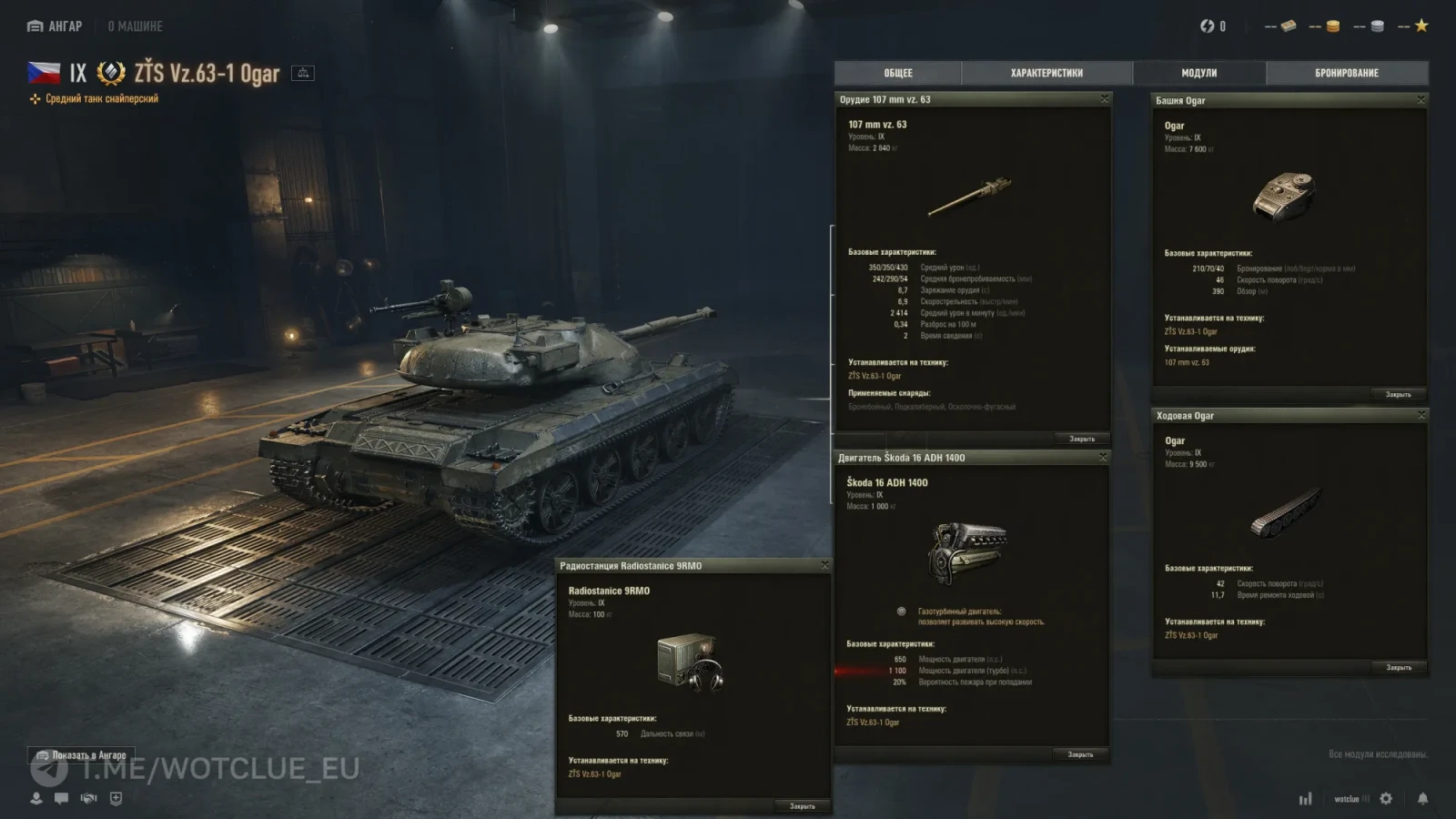Click Закрыть in the radio panel
The height and width of the screenshot is (819, 1456).
point(802,806)
